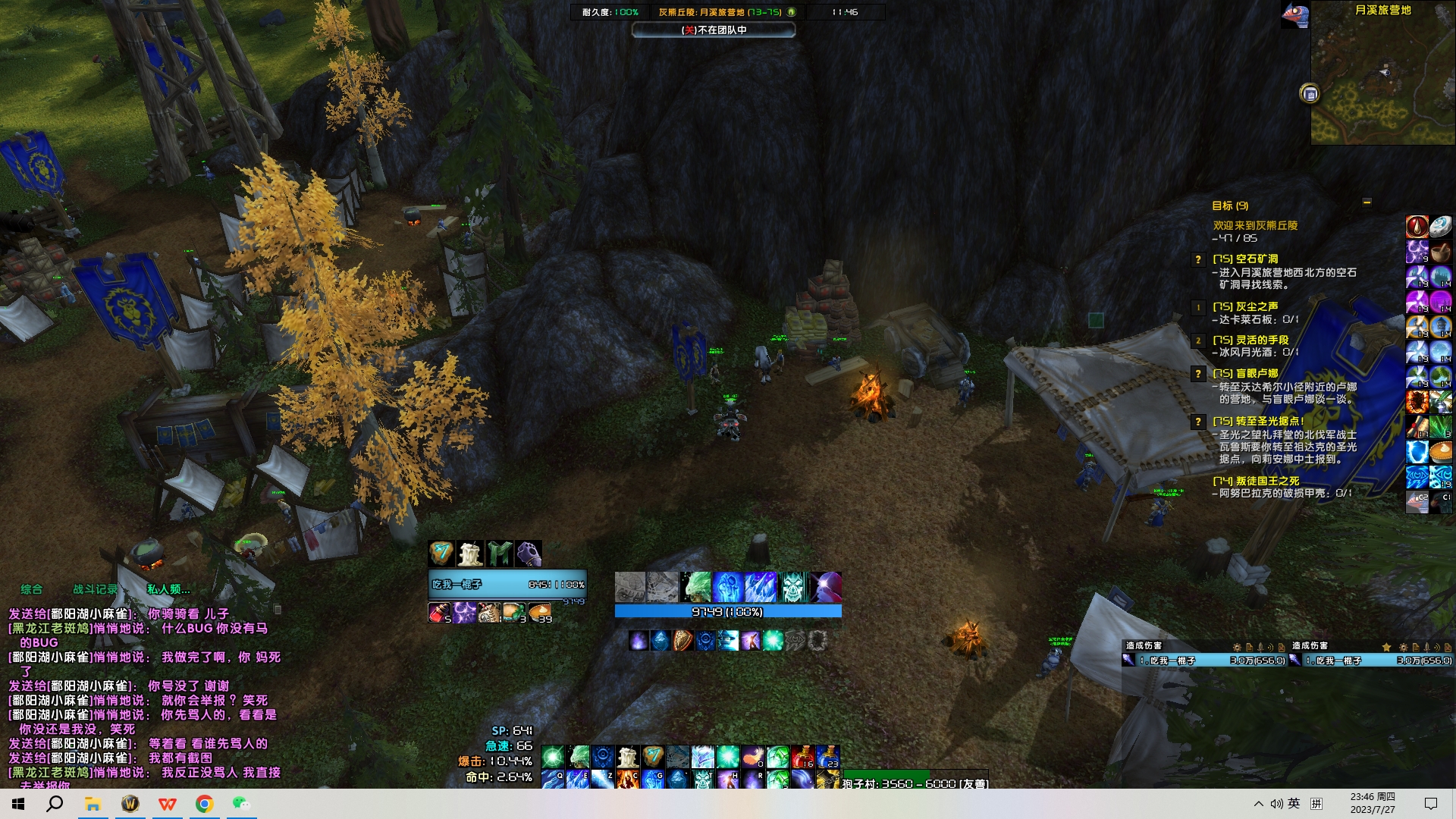1456x819 pixels.
Task: Switch to the 综合 chat tab
Action: [32, 589]
